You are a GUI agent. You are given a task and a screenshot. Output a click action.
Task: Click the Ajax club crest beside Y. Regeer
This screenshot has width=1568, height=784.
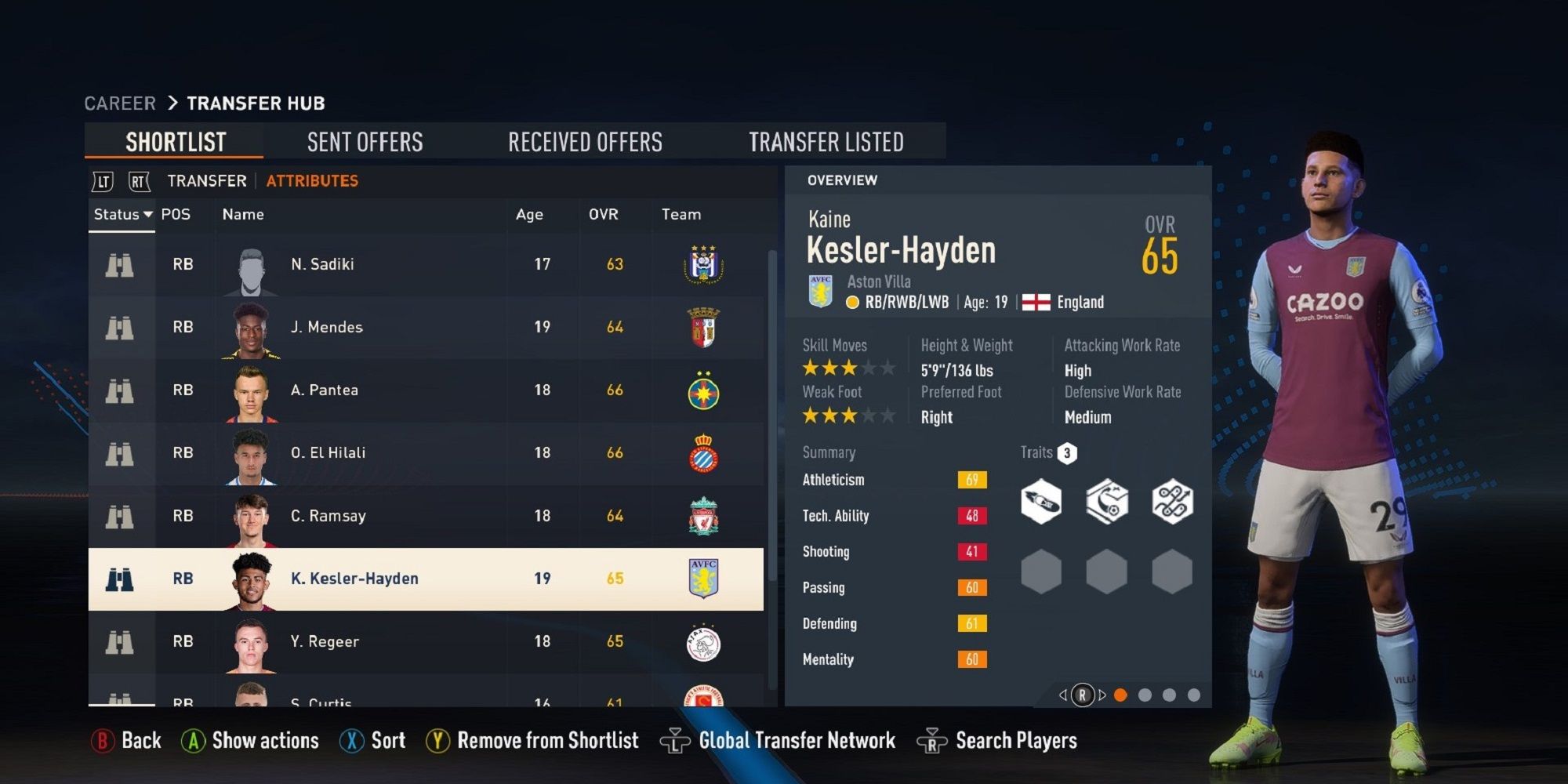pos(706,641)
